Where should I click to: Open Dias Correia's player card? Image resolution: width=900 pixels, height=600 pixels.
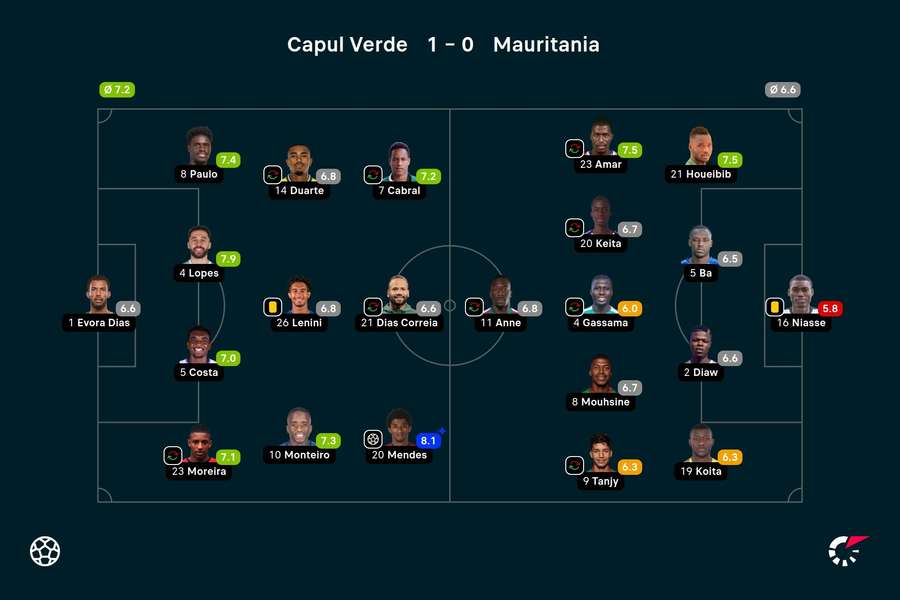pos(398,296)
